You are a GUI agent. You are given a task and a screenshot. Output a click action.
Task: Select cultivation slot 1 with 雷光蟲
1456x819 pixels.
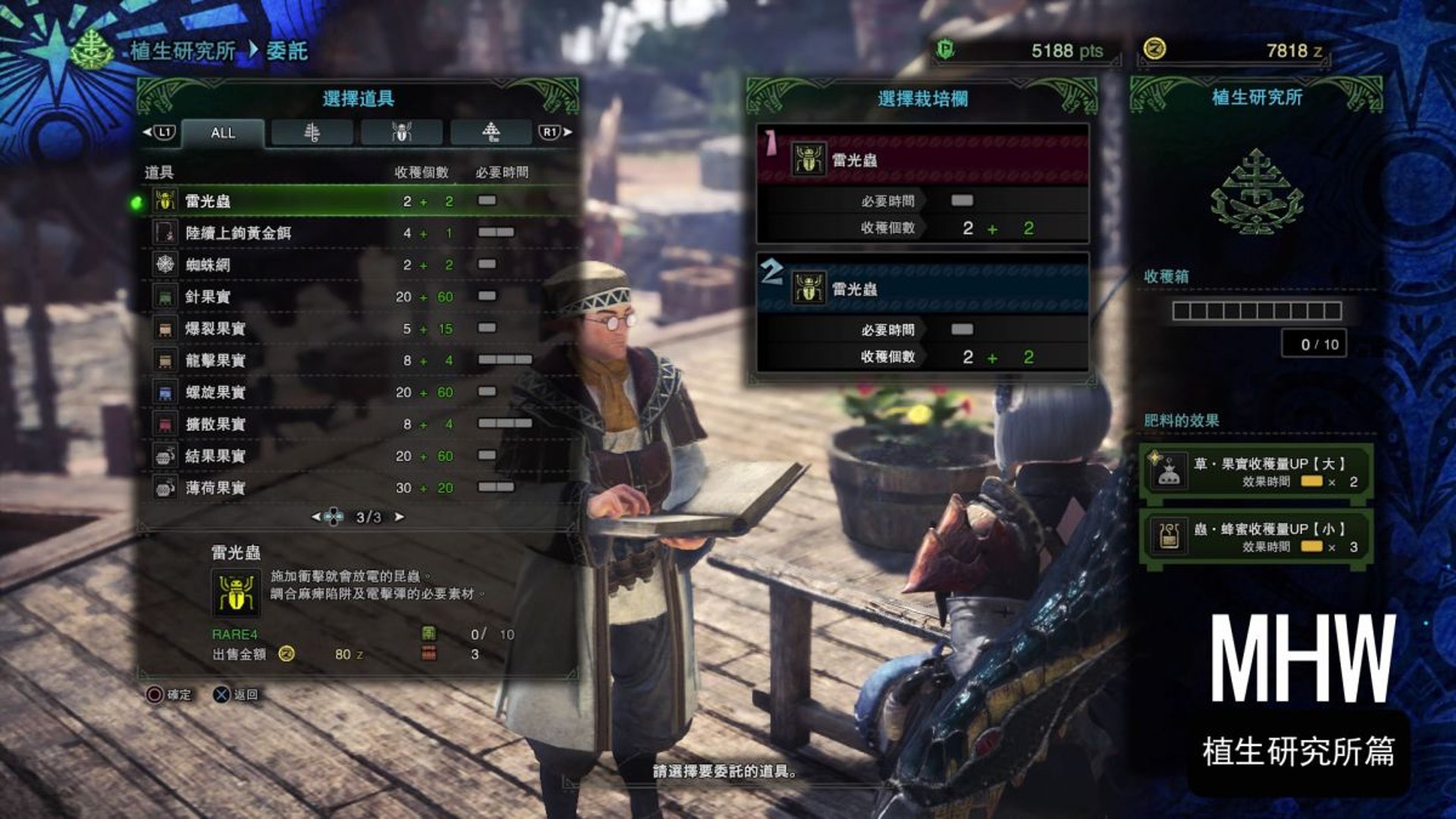(x=922, y=184)
